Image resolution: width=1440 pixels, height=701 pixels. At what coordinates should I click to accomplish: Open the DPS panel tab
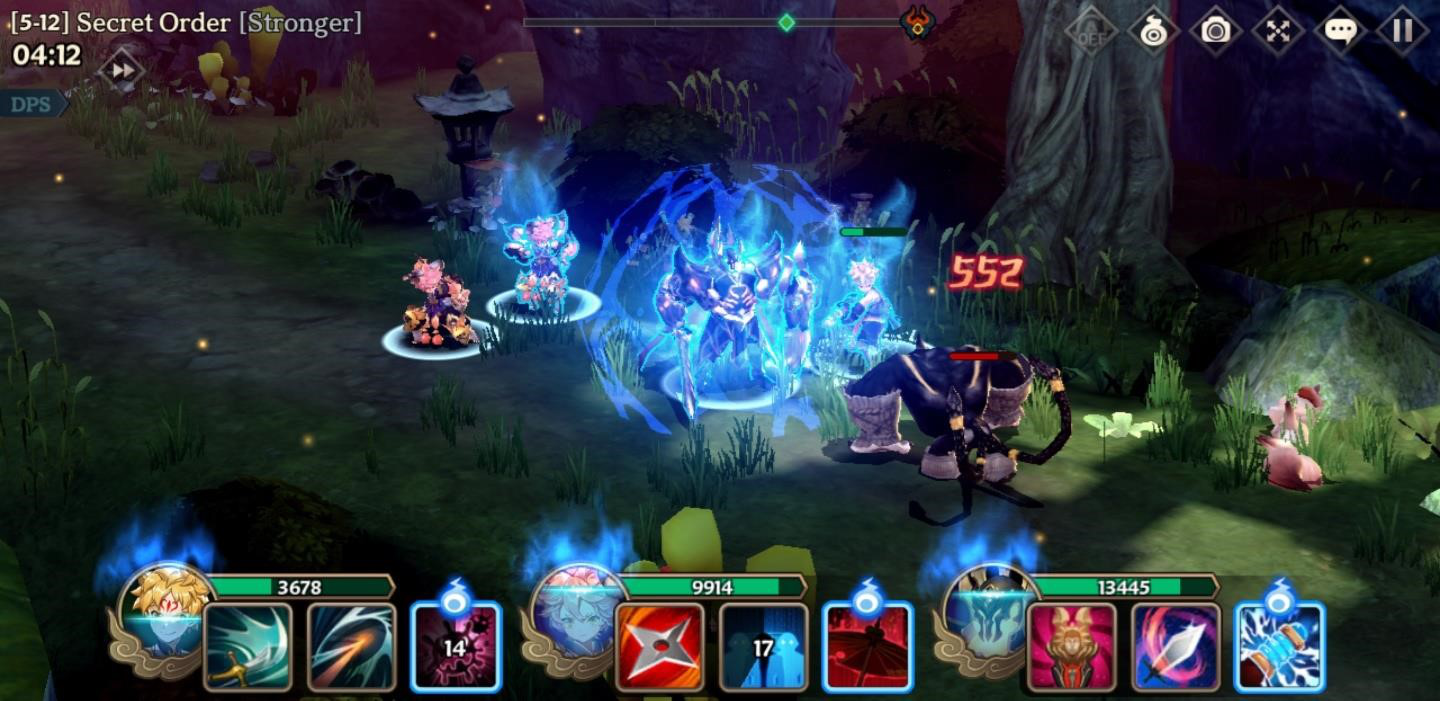pyautogui.click(x=31, y=104)
